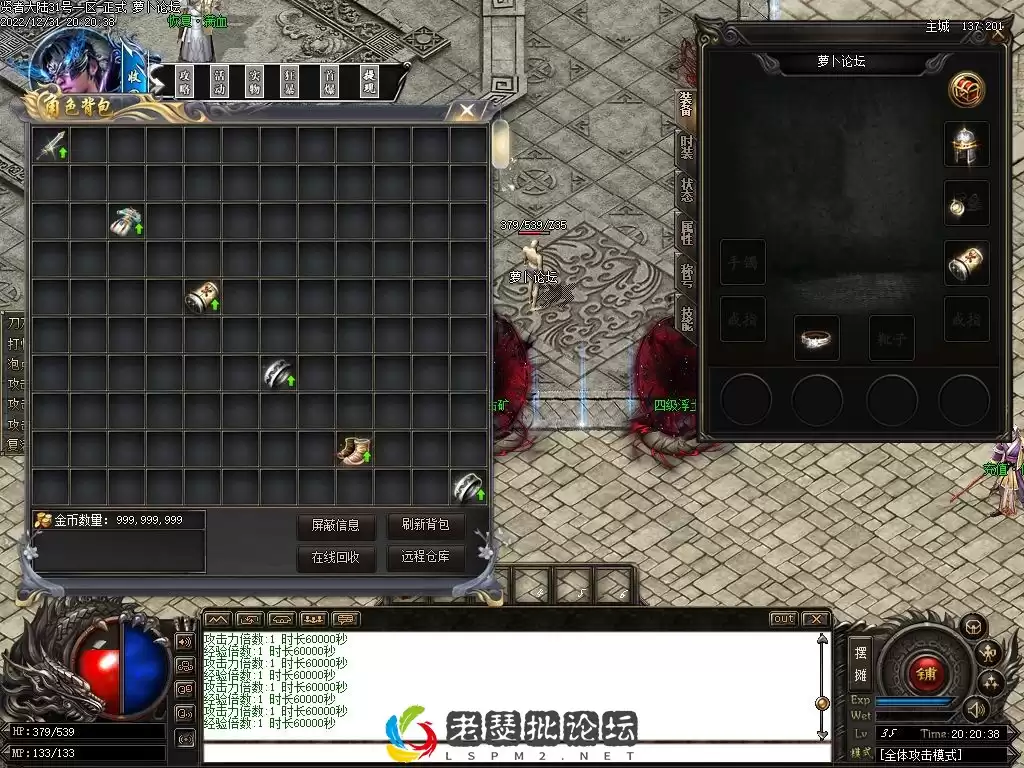The image size is (1024, 768).
Task: Select the boots item in the bag
Action: tap(354, 451)
